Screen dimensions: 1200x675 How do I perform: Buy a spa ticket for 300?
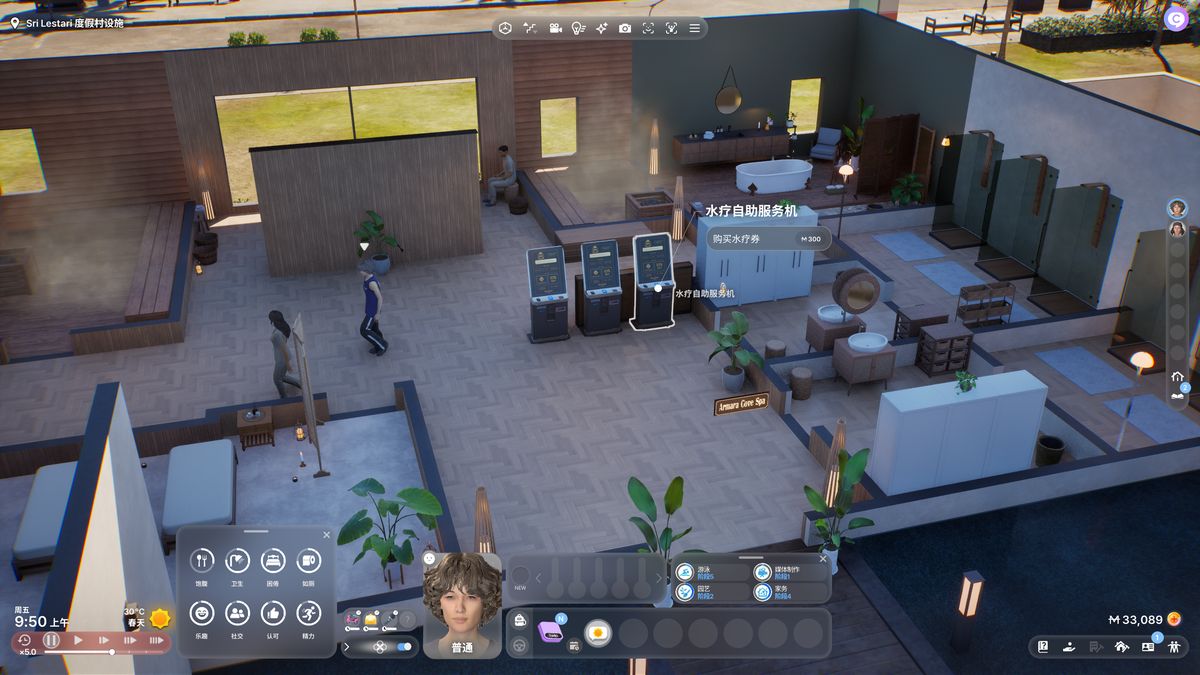pos(768,239)
